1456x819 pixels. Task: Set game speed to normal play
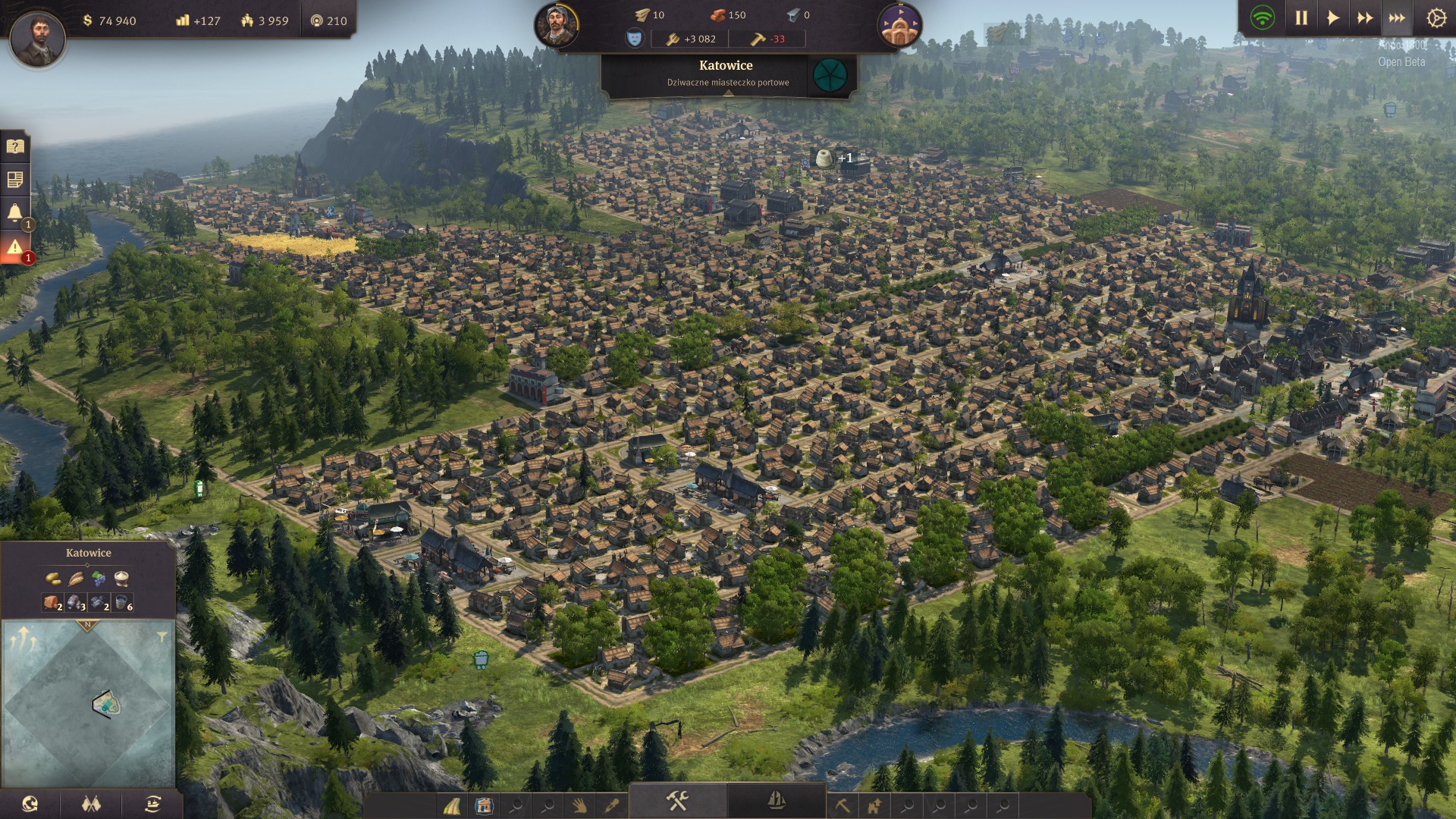(1333, 18)
